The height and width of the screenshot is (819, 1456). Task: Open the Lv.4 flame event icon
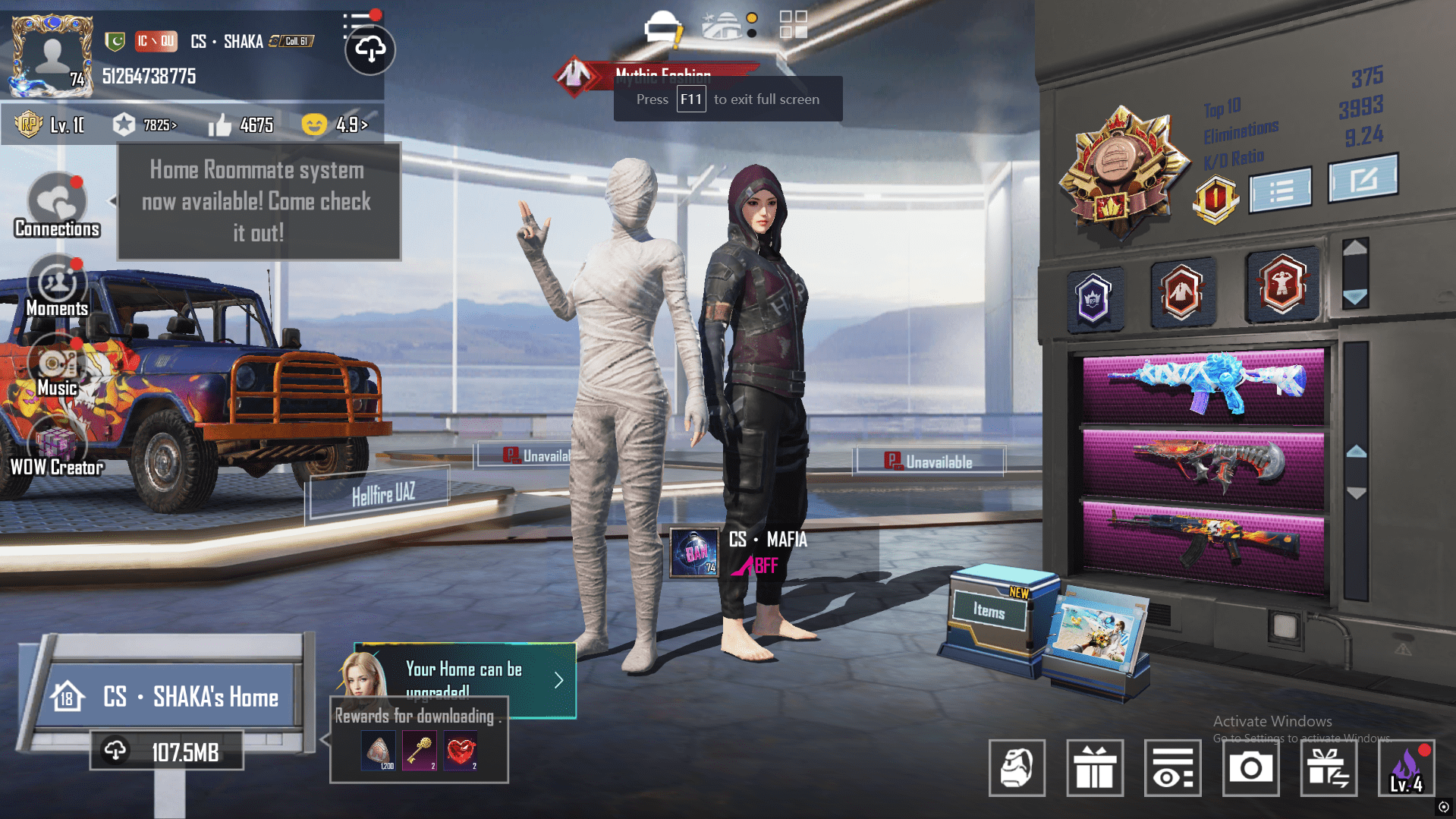tap(1408, 768)
